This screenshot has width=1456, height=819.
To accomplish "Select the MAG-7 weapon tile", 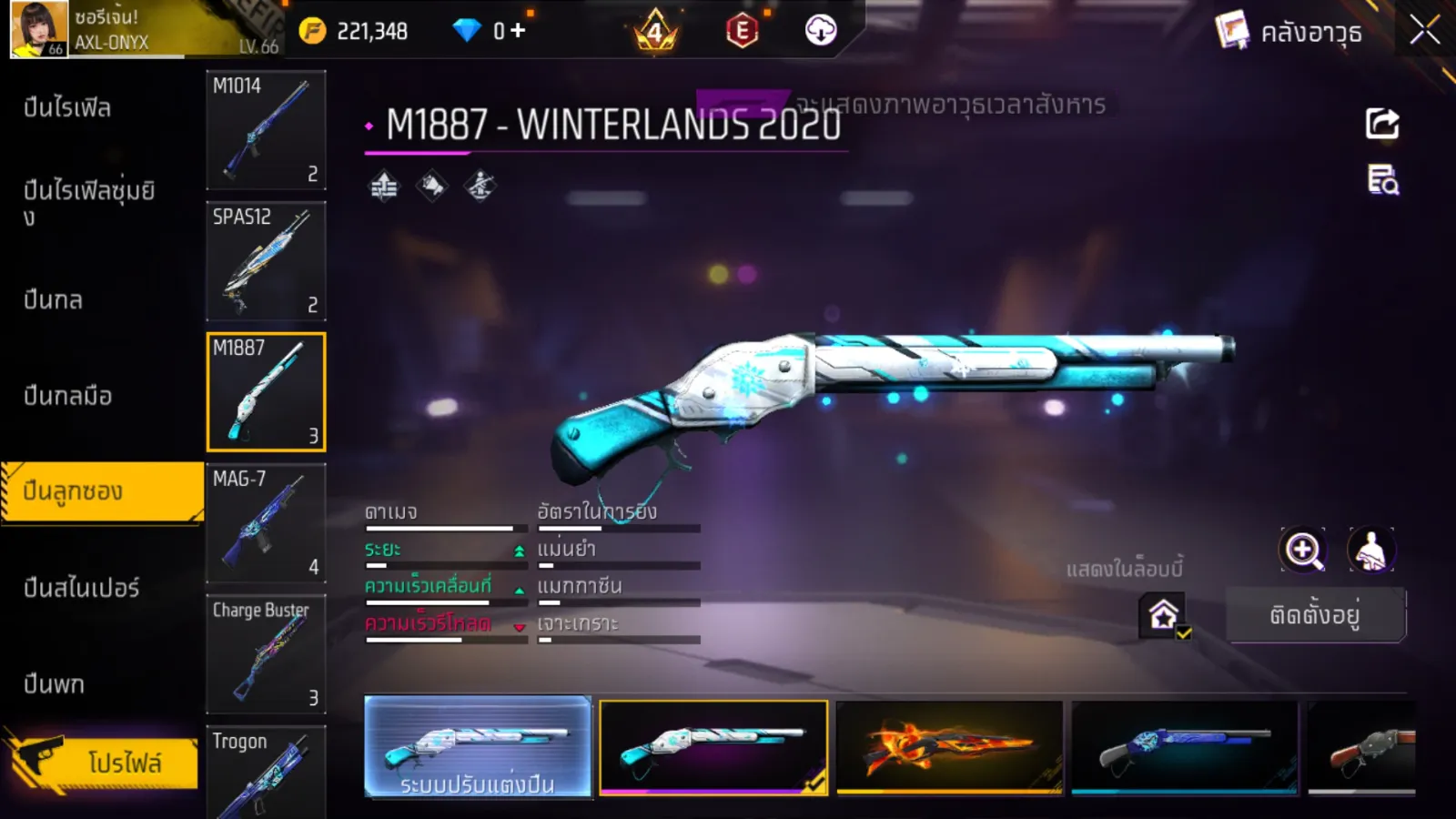I will pyautogui.click(x=266, y=523).
